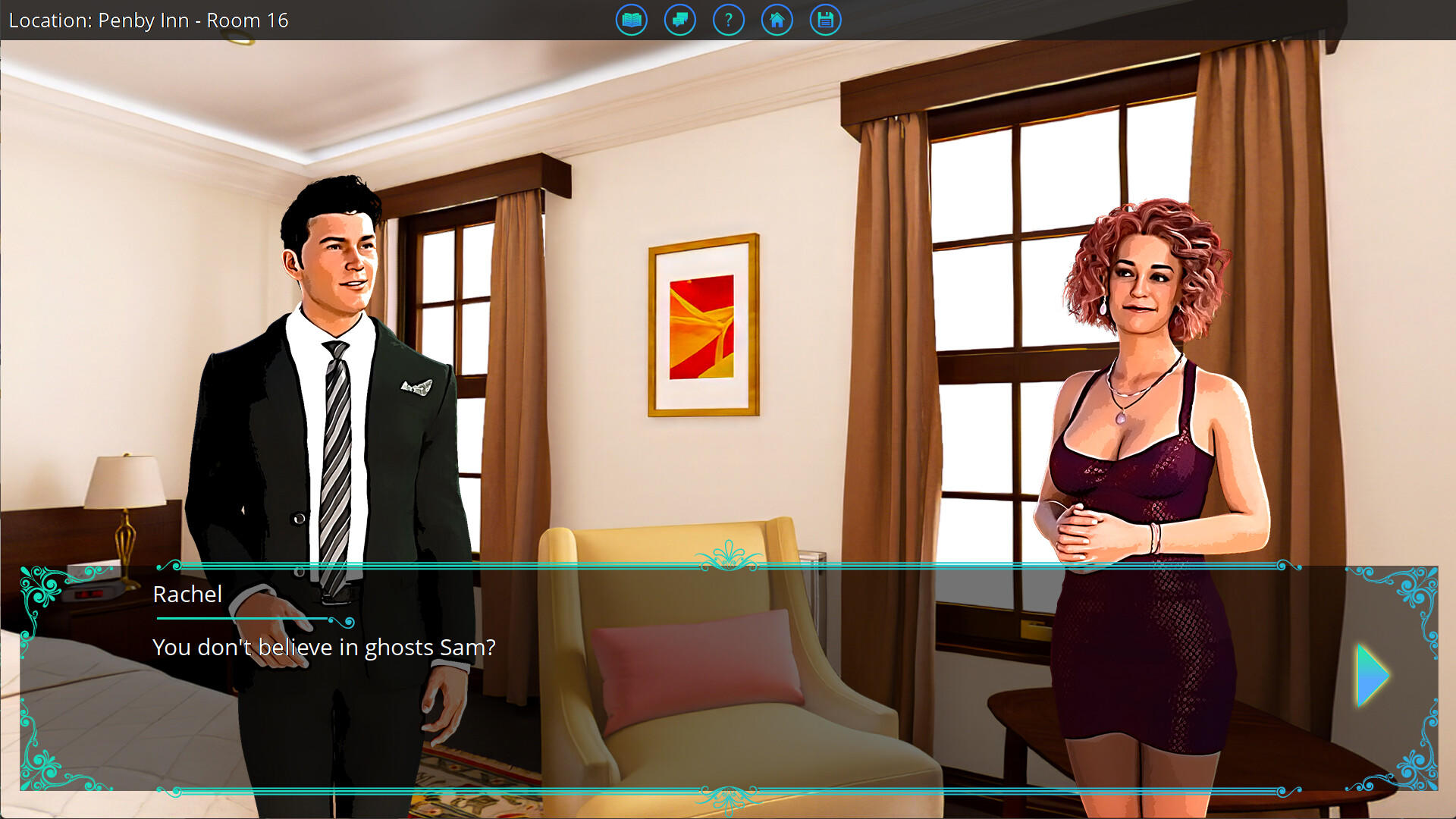View dialogue history via chat bubbles icon
This screenshot has height=819, width=1456.
coord(679,20)
